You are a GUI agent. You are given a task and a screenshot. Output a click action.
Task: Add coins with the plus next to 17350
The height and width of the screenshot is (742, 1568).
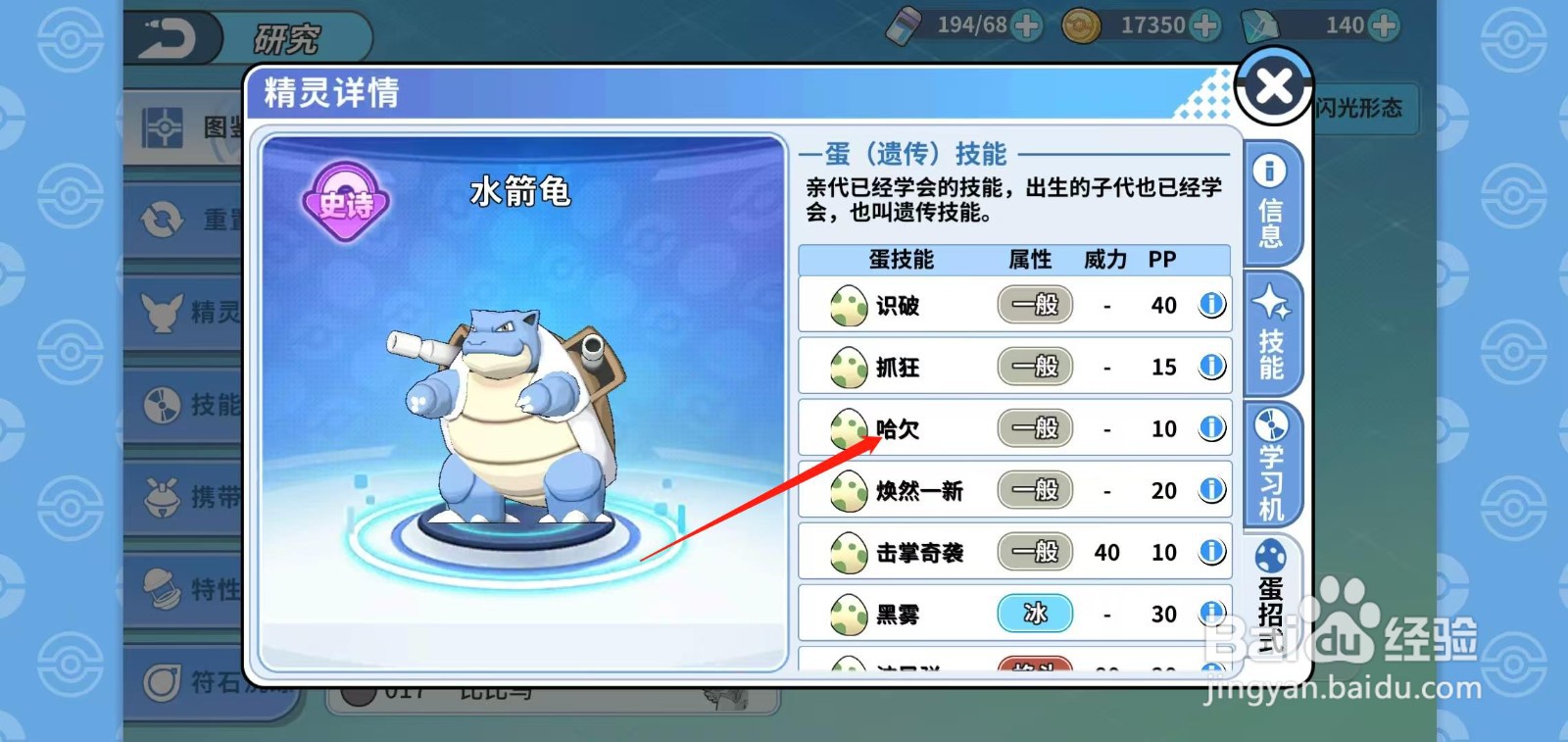[1207, 25]
